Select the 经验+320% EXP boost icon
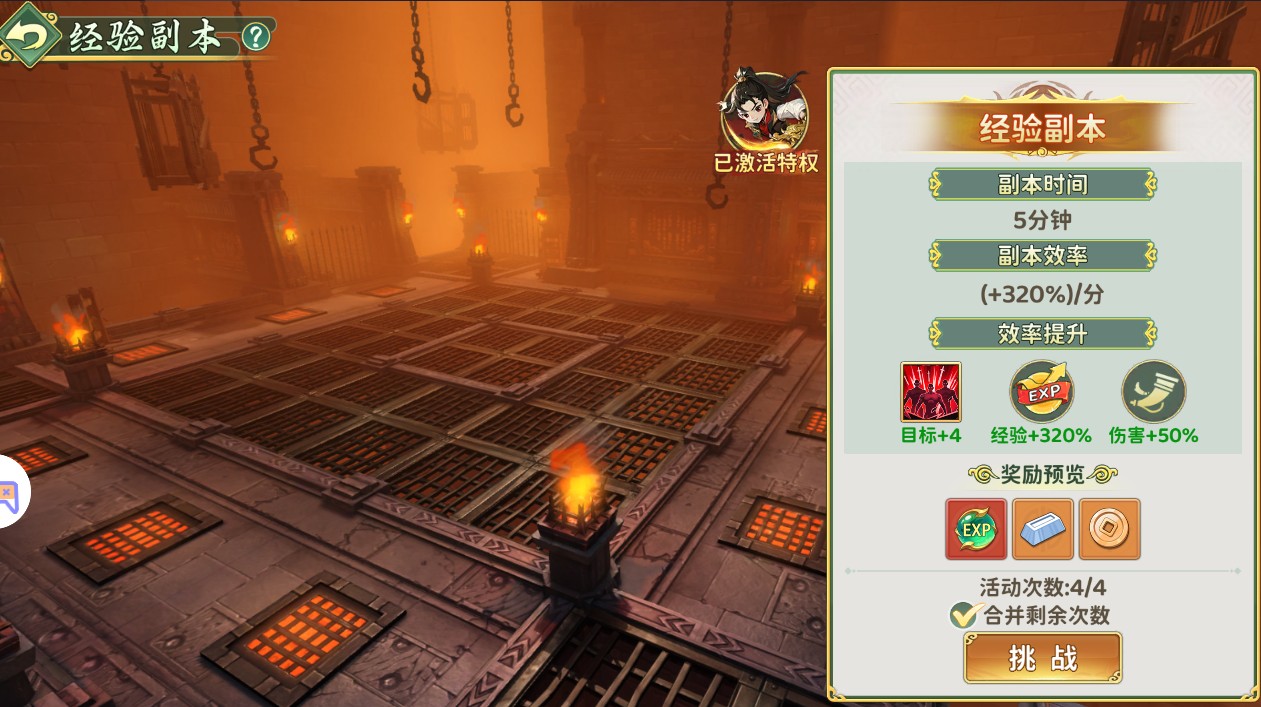The image size is (1261, 707). coord(1041,392)
